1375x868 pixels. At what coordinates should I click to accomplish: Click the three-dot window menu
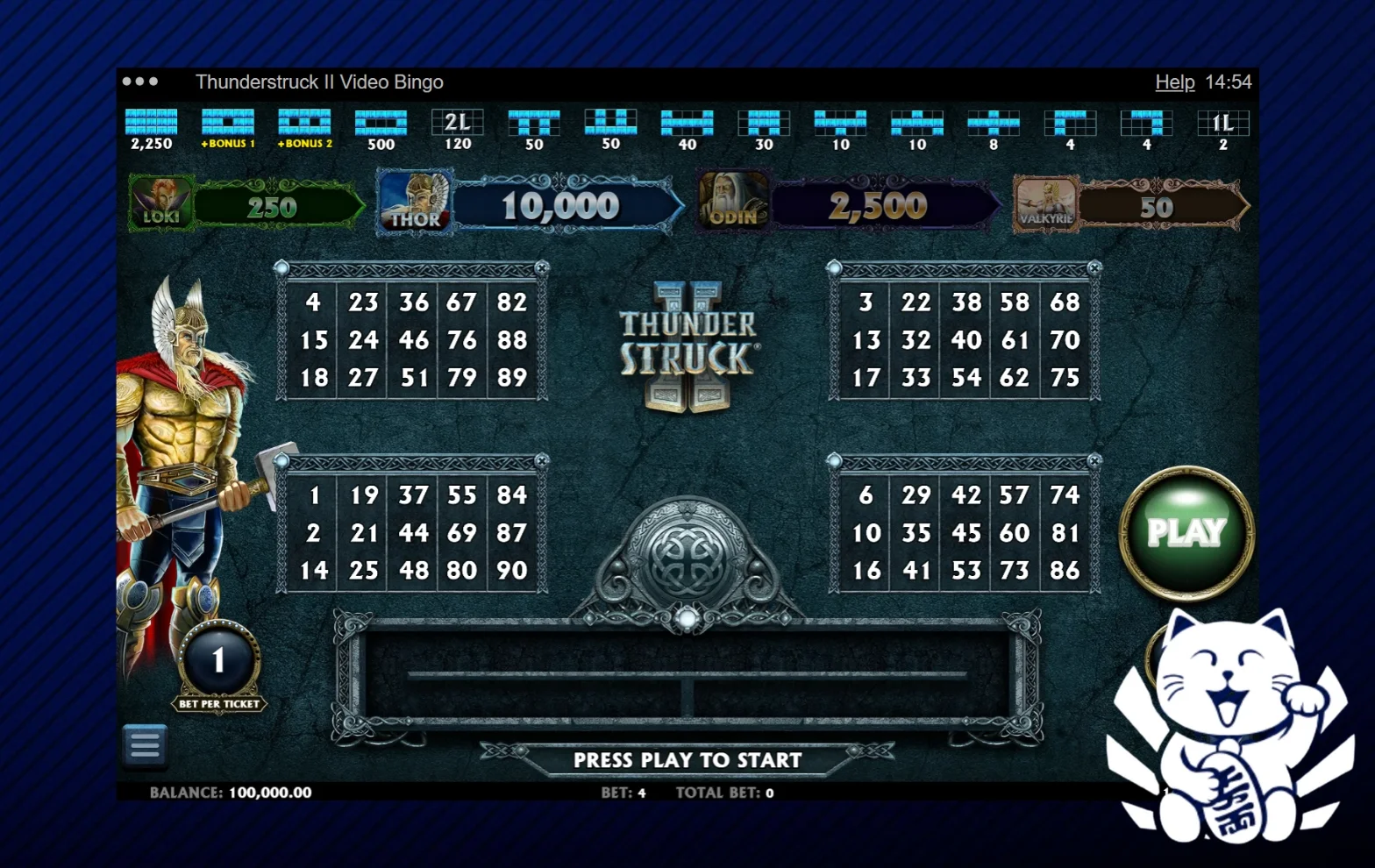[140, 82]
